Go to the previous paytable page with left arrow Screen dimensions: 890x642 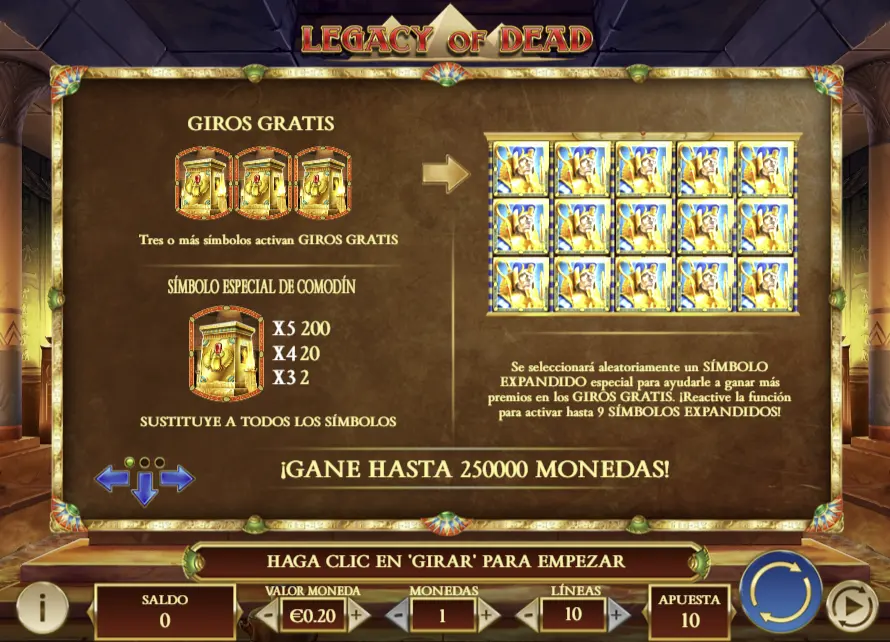tap(110, 479)
